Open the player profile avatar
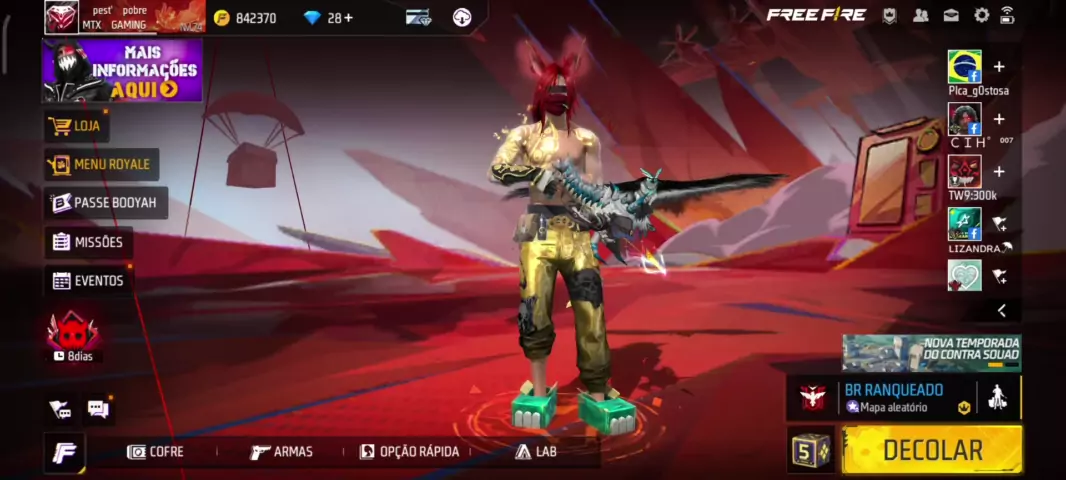The width and height of the screenshot is (1066, 480). 62,17
